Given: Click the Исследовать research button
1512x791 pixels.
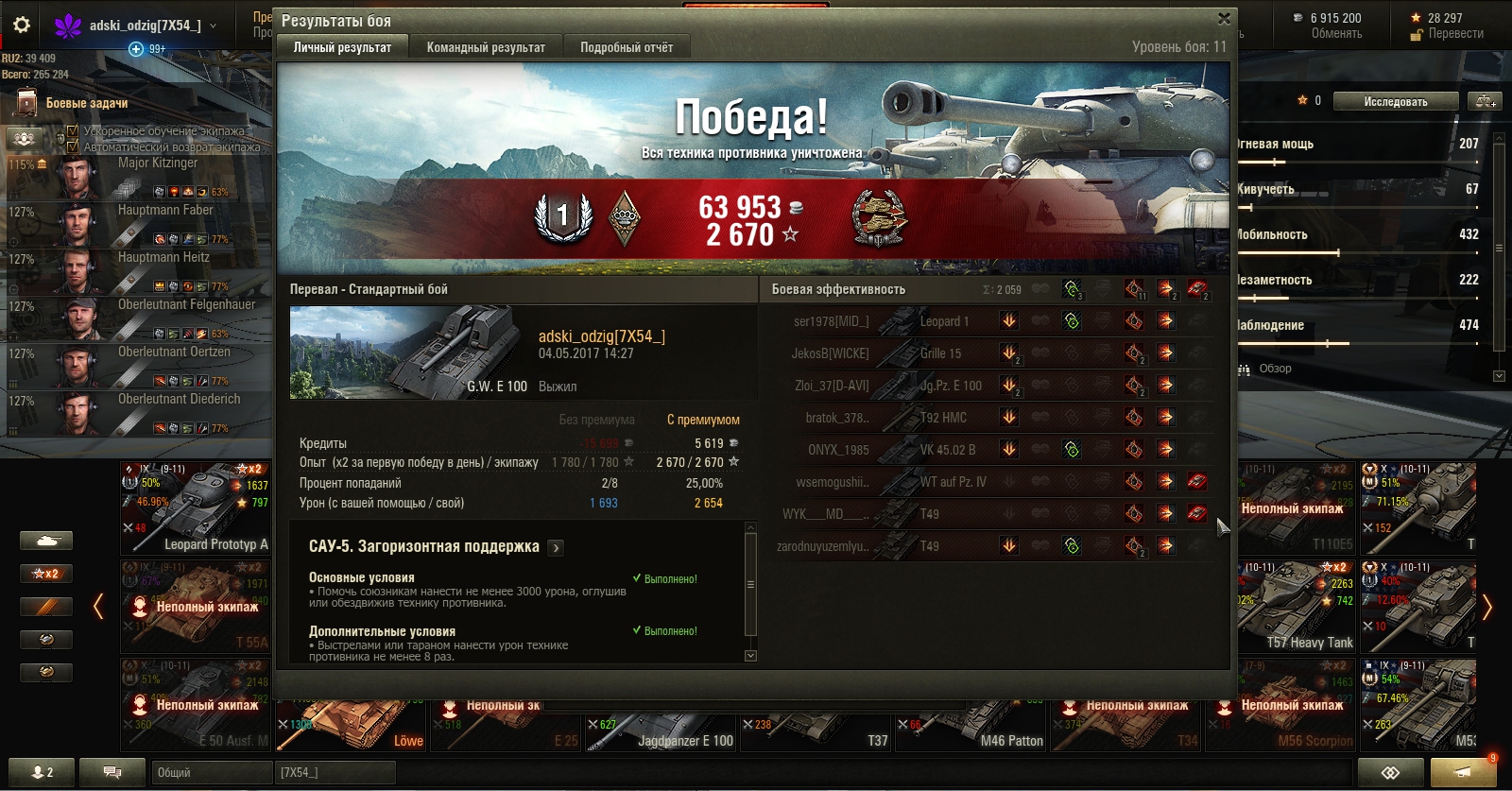Looking at the screenshot, I should click(1395, 102).
